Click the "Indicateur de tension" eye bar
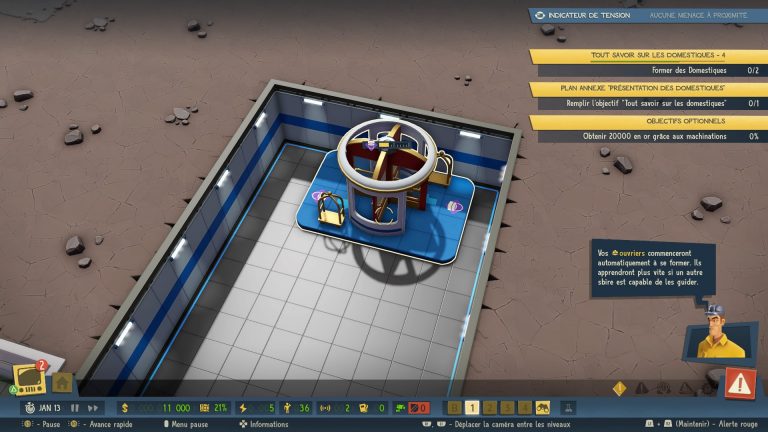Image resolution: width=768 pixels, height=432 pixels. (648, 15)
